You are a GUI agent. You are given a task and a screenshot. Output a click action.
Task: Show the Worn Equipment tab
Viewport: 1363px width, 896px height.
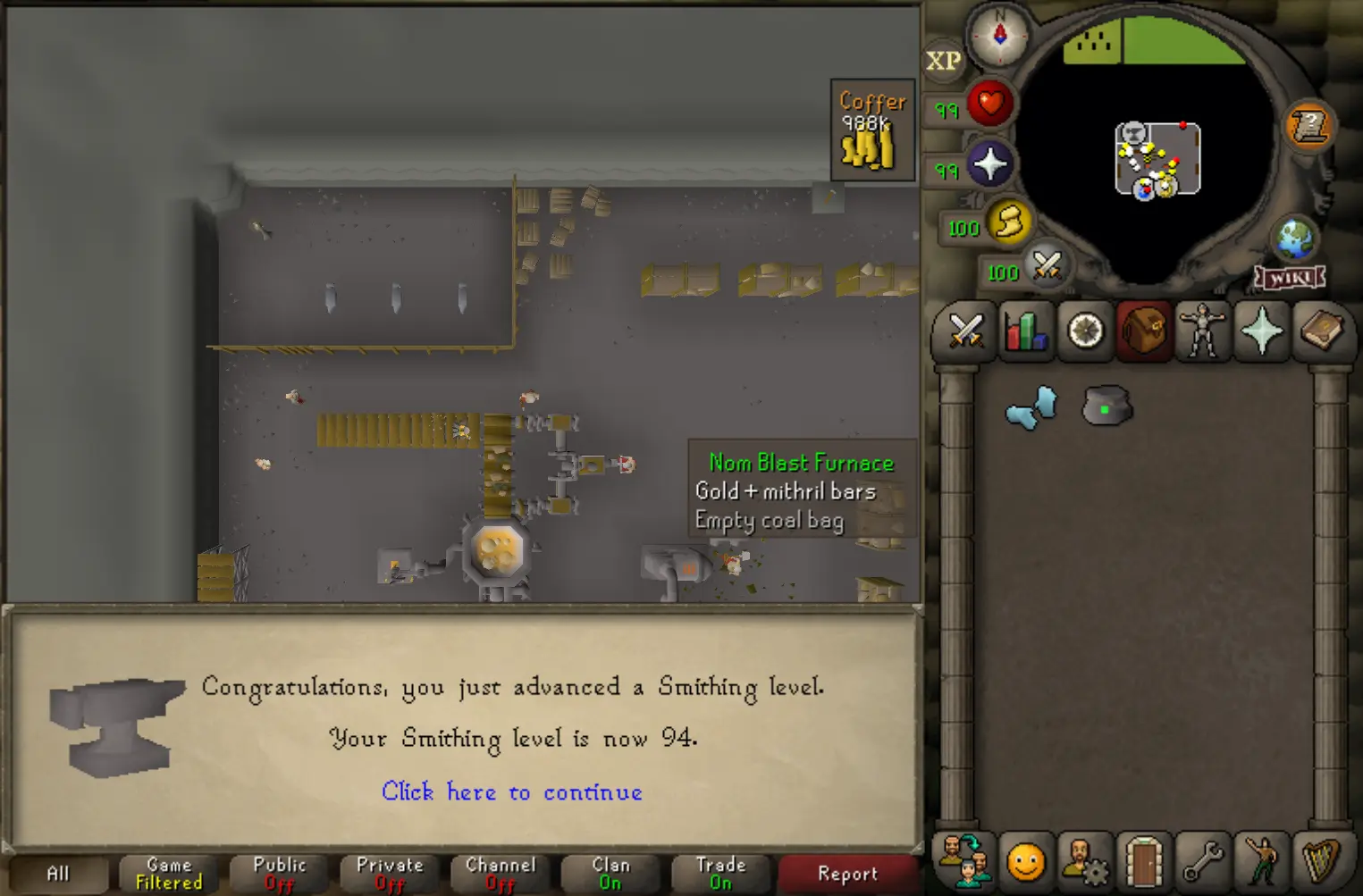1203,331
